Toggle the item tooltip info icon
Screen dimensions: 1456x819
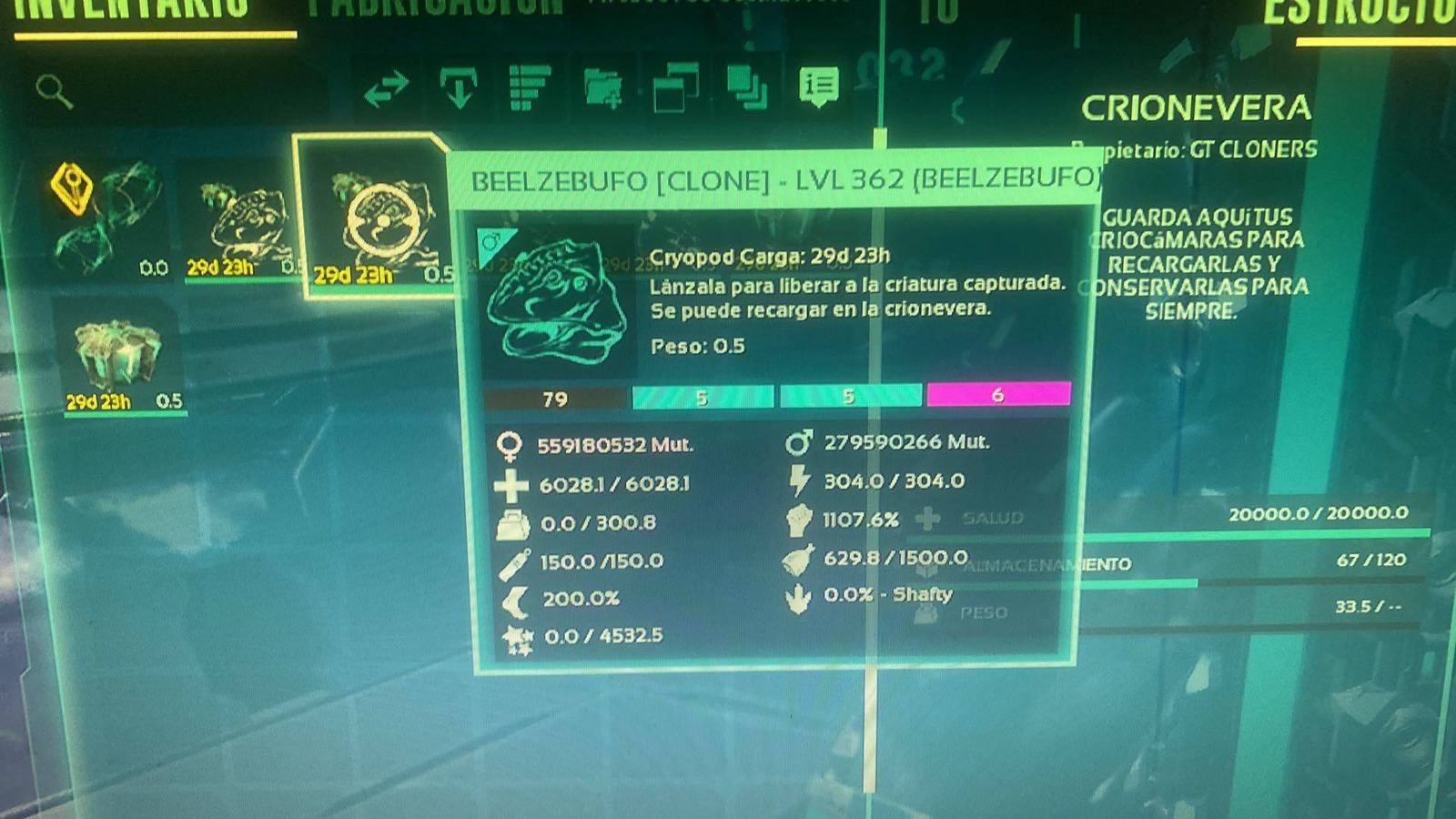[818, 86]
